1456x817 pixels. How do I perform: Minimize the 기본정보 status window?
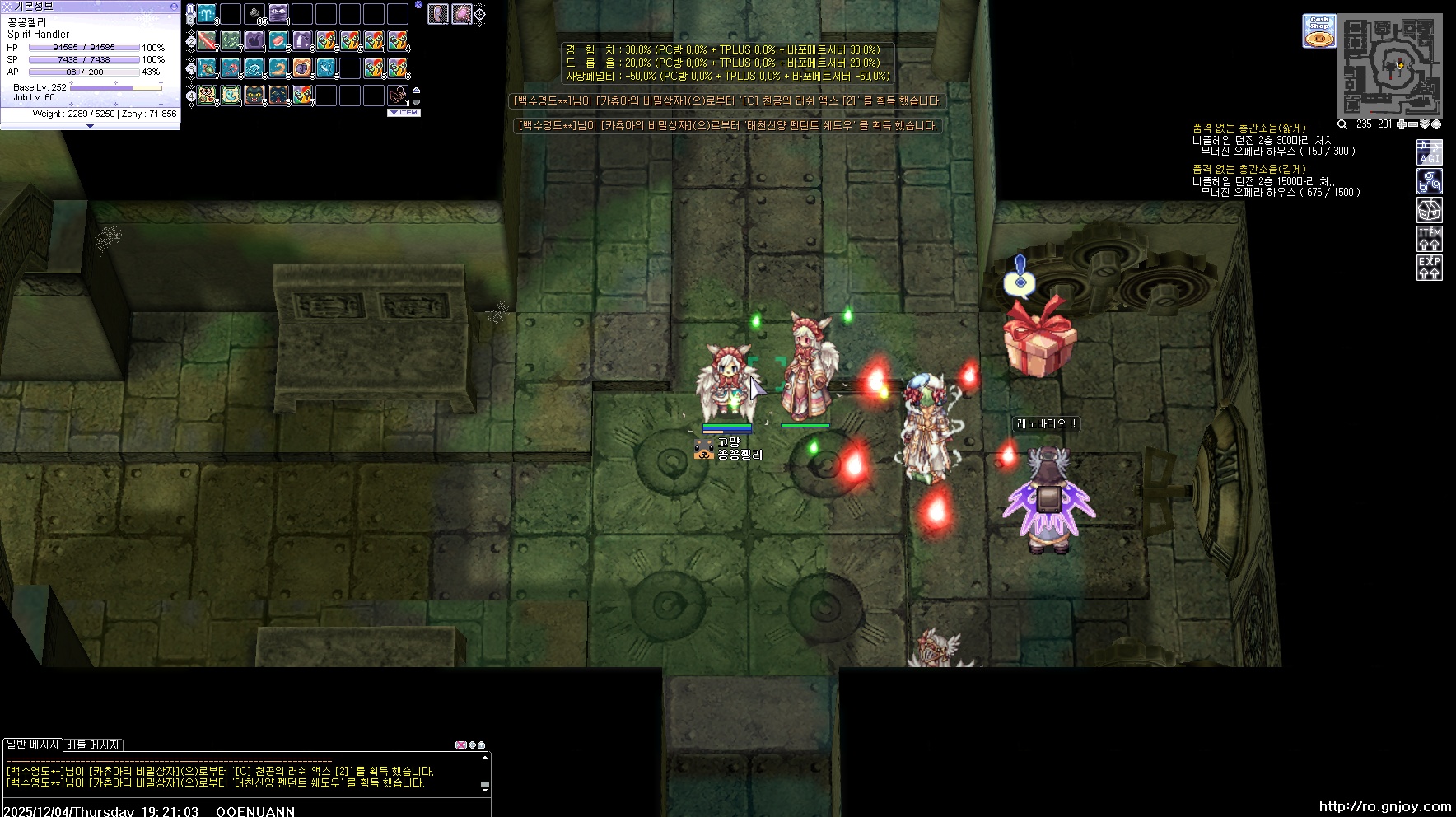point(174,6)
